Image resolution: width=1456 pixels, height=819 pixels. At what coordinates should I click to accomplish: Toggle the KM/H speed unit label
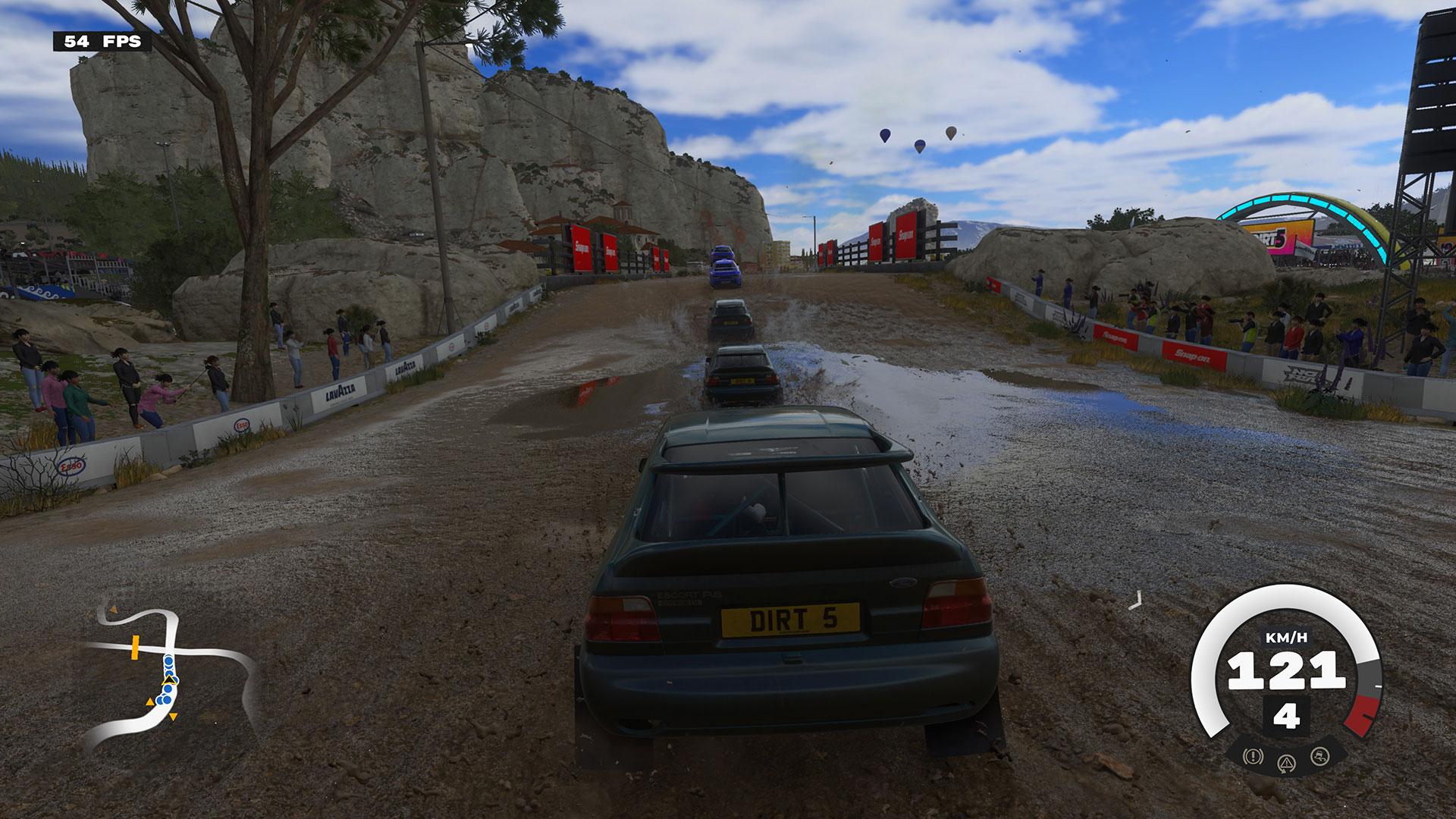[1287, 637]
